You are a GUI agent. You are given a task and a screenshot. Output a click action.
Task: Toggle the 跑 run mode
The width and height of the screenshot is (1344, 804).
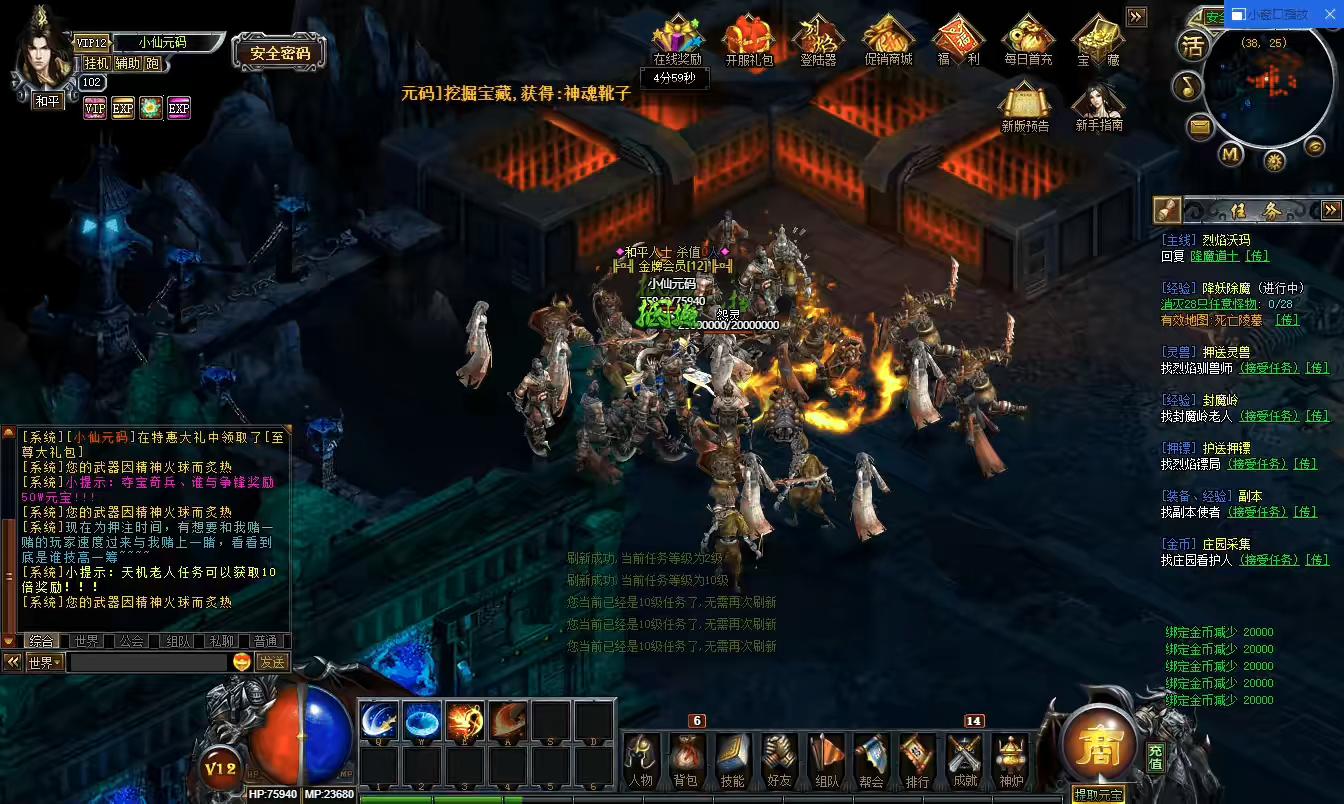[152, 62]
